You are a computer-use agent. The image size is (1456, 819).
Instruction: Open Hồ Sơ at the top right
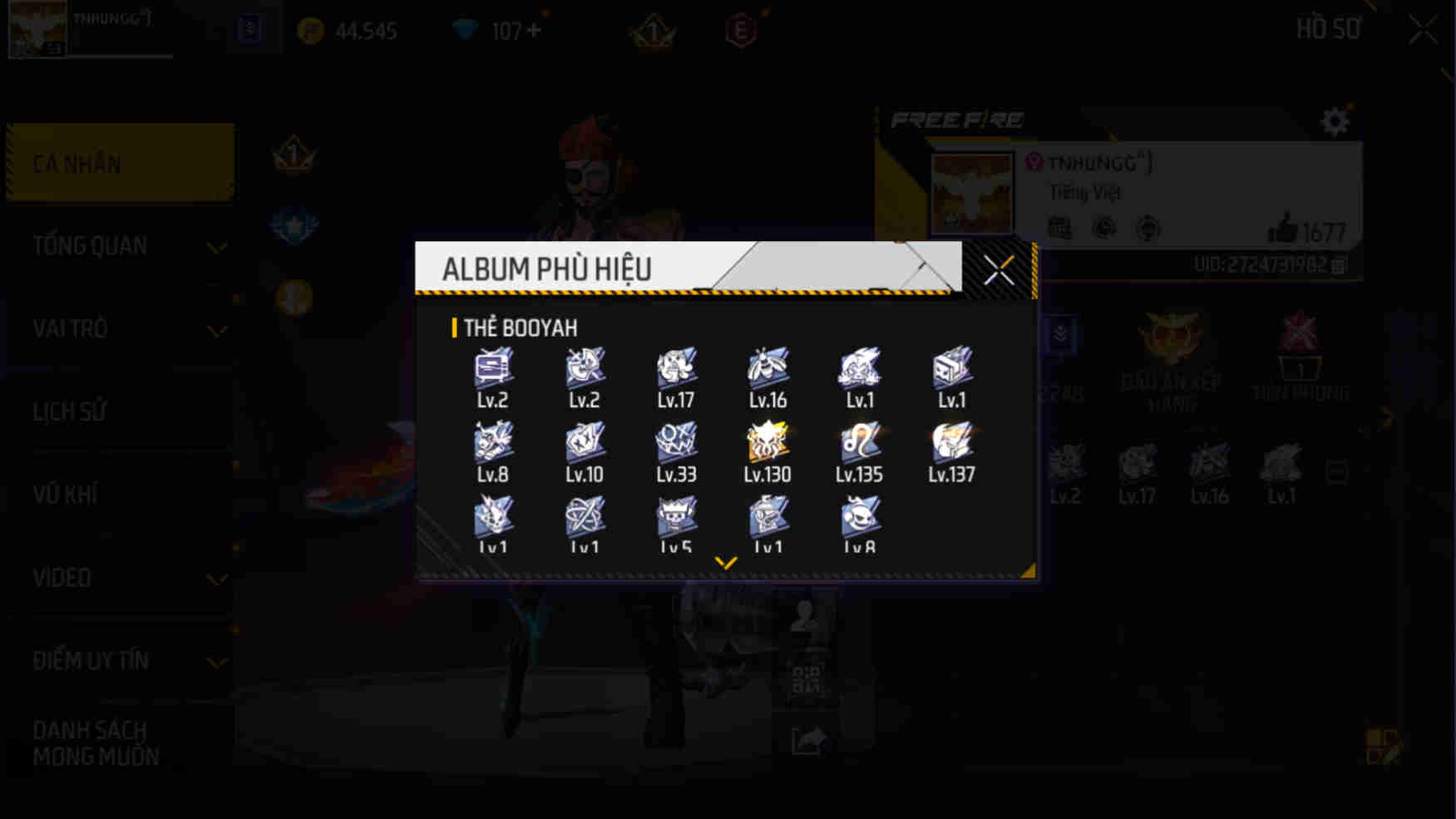click(x=1328, y=28)
